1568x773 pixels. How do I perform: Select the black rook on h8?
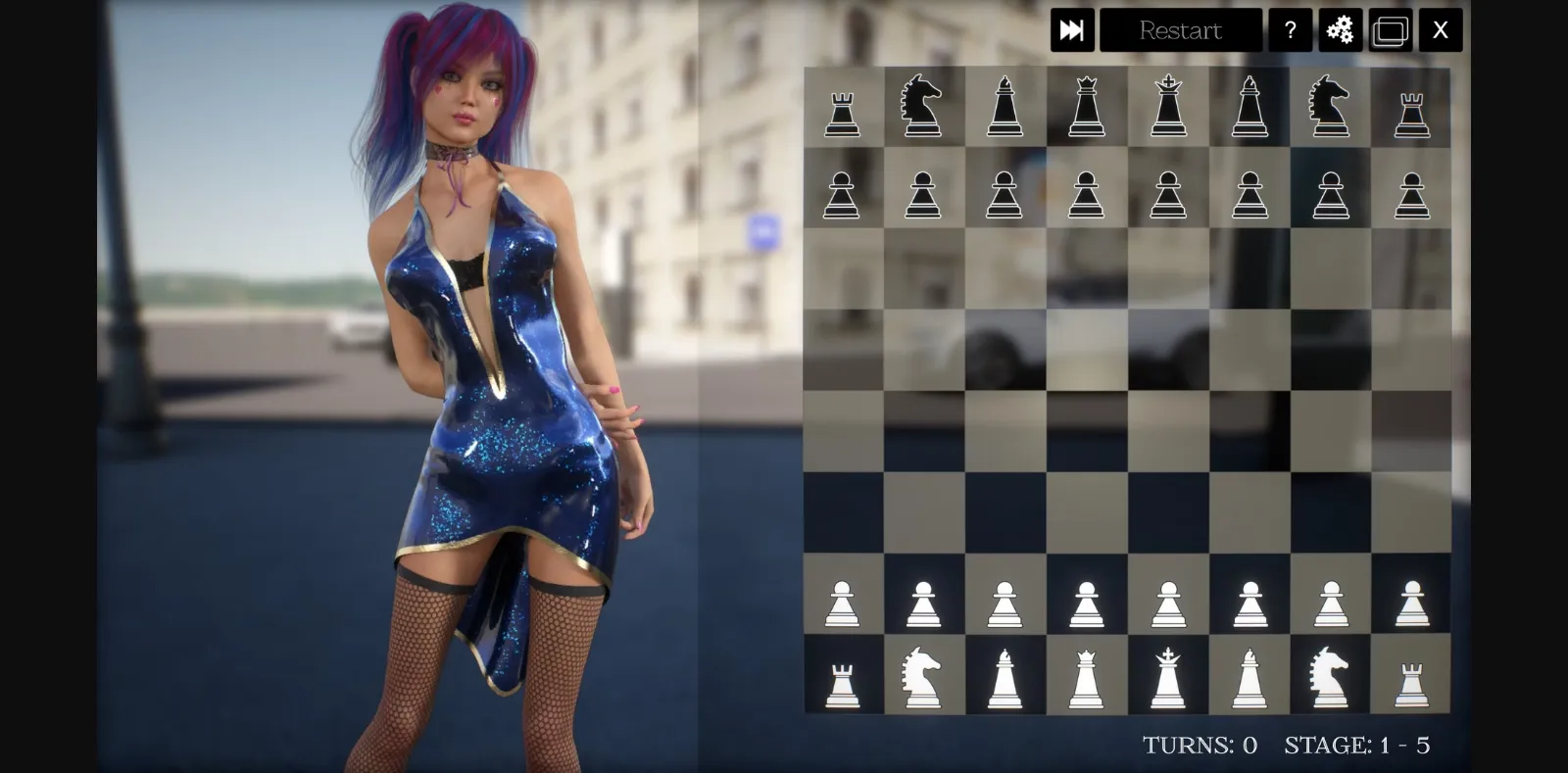pyautogui.click(x=1411, y=105)
